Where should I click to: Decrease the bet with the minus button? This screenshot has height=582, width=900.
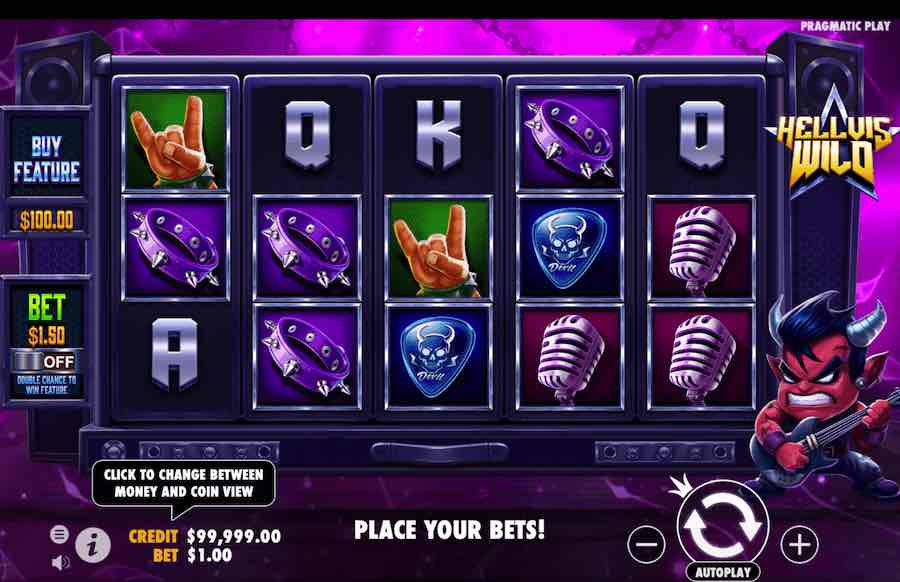[647, 544]
